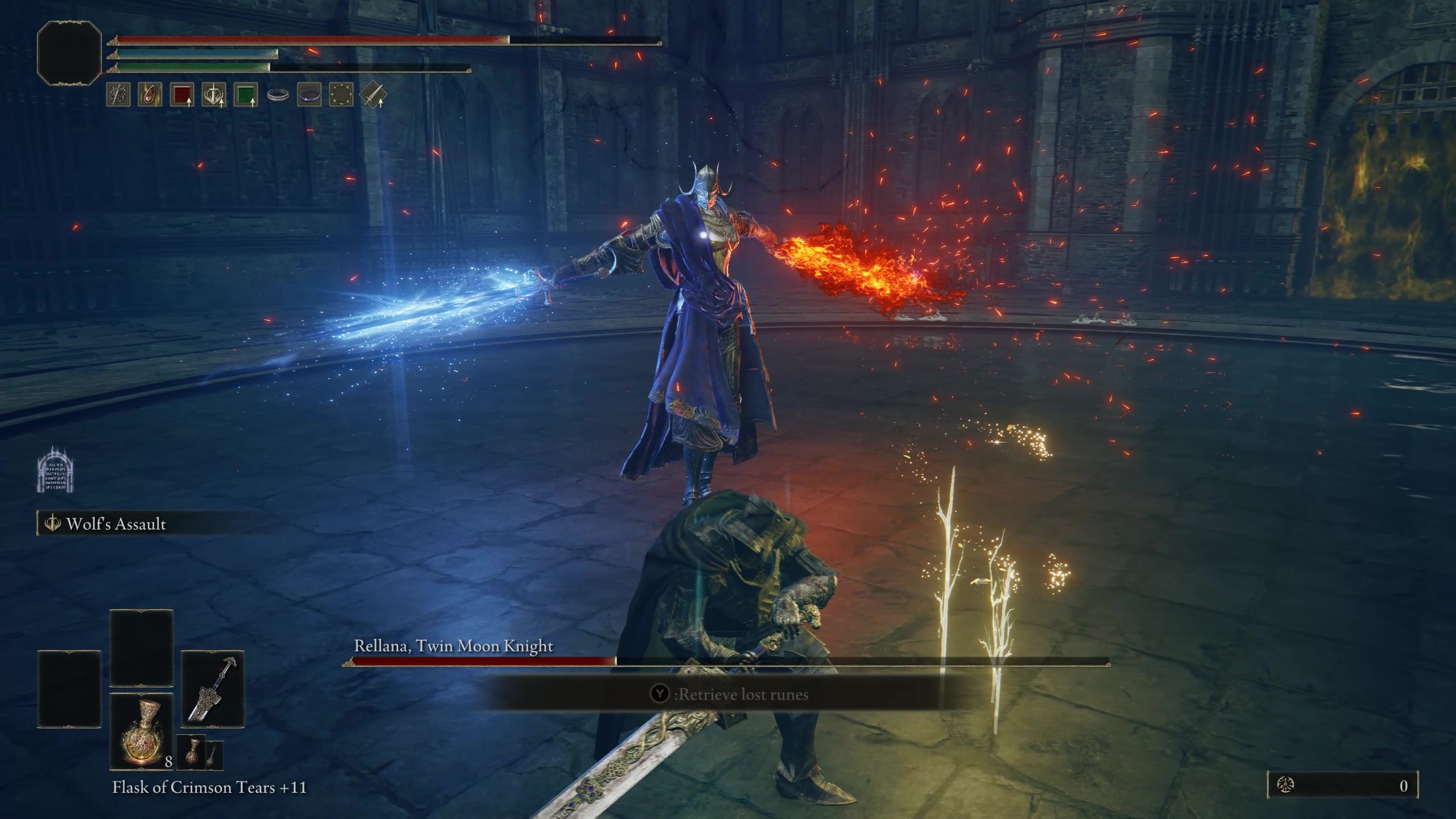1456x819 pixels.
Task: Inspect the silver double-ring status icon
Action: point(278,95)
